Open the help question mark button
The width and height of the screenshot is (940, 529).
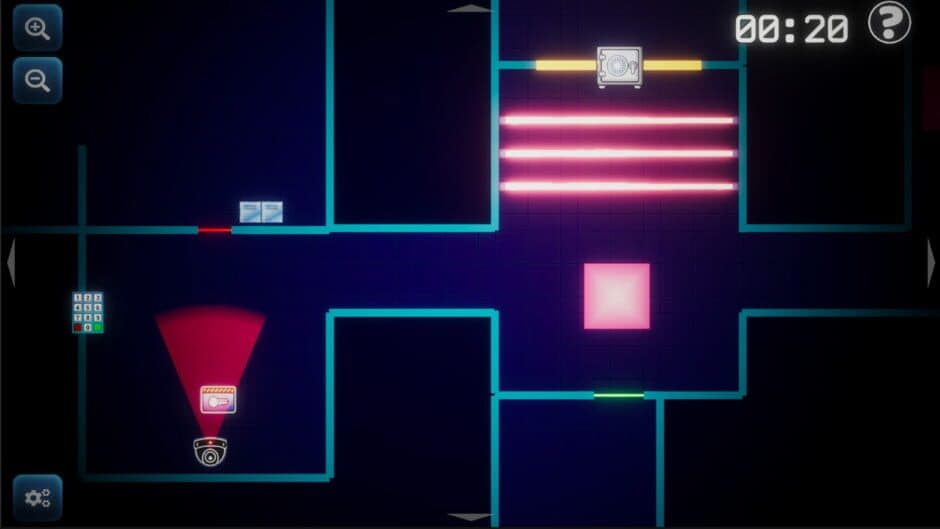tap(889, 23)
